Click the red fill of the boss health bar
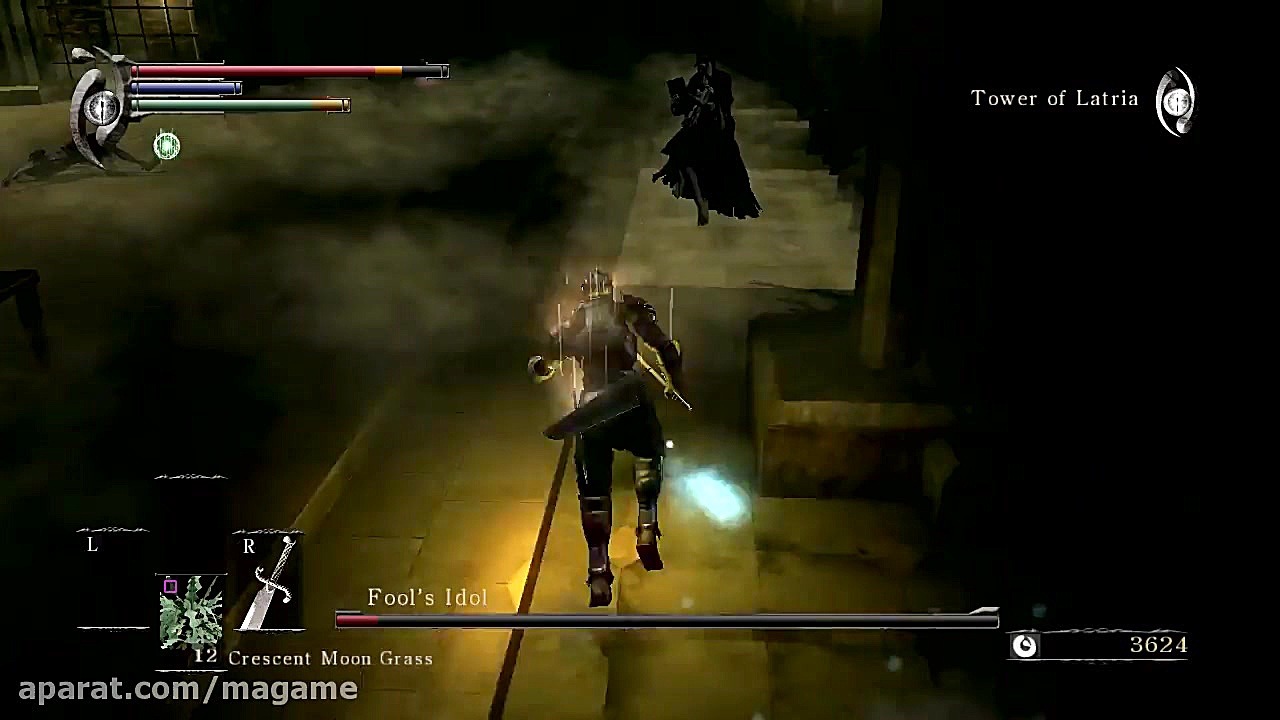The width and height of the screenshot is (1280, 720). coord(355,620)
